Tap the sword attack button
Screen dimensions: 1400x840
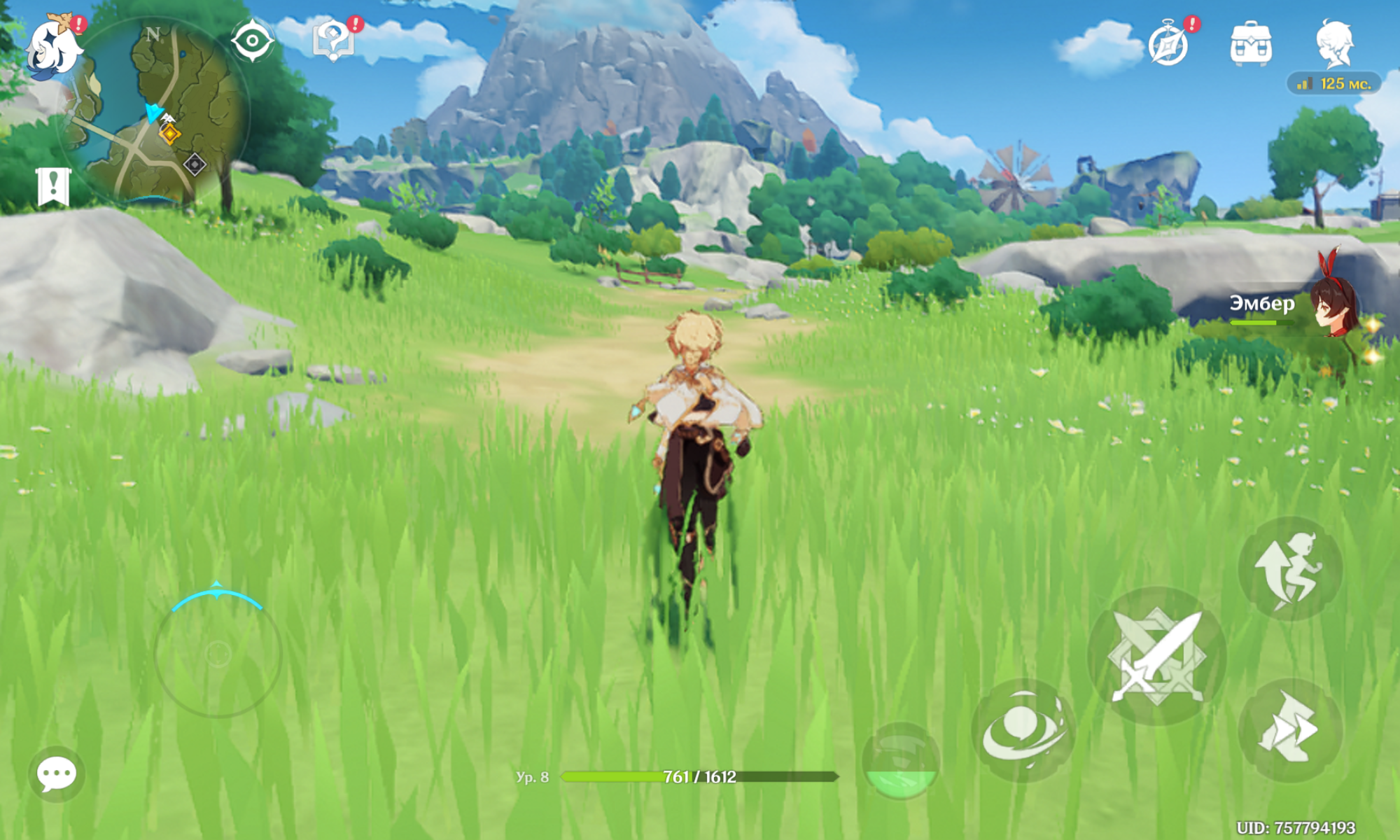pos(1157,656)
